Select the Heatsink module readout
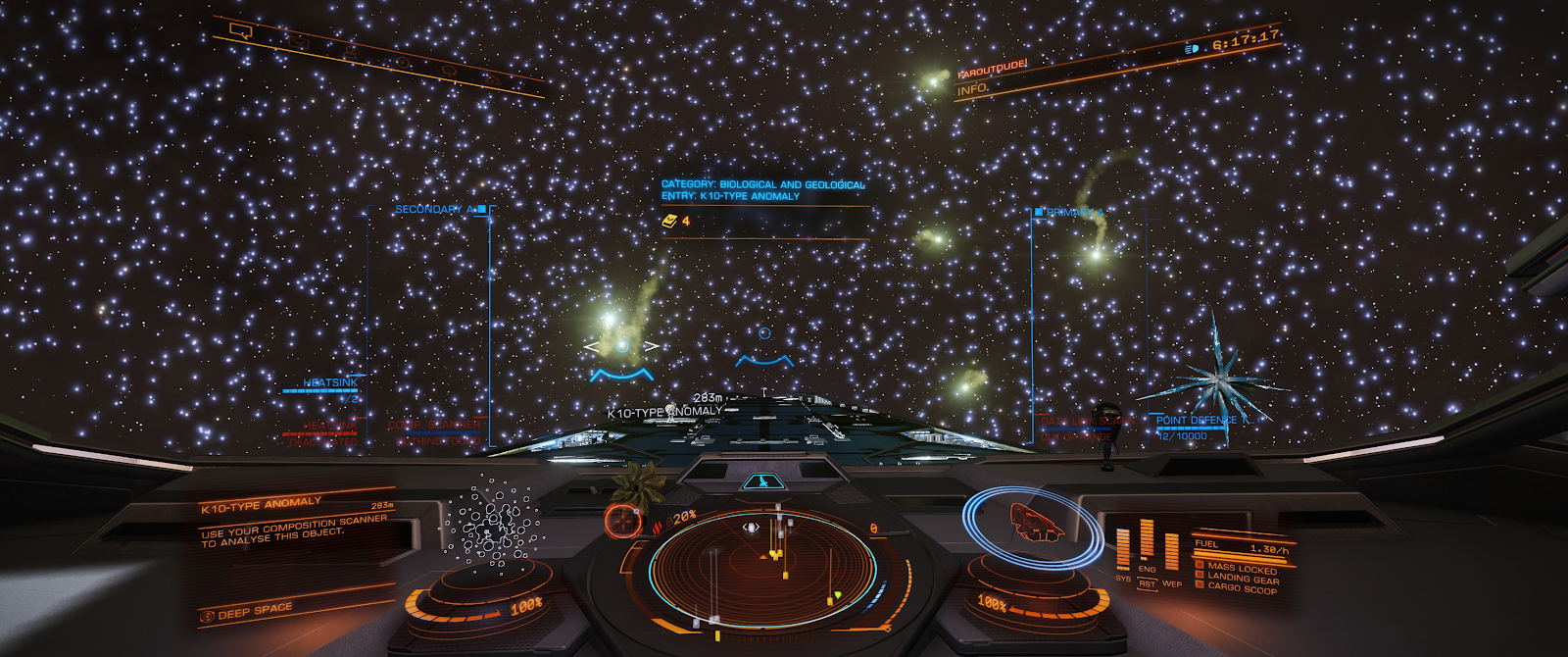Viewport: 1568px width, 657px height. [329, 382]
